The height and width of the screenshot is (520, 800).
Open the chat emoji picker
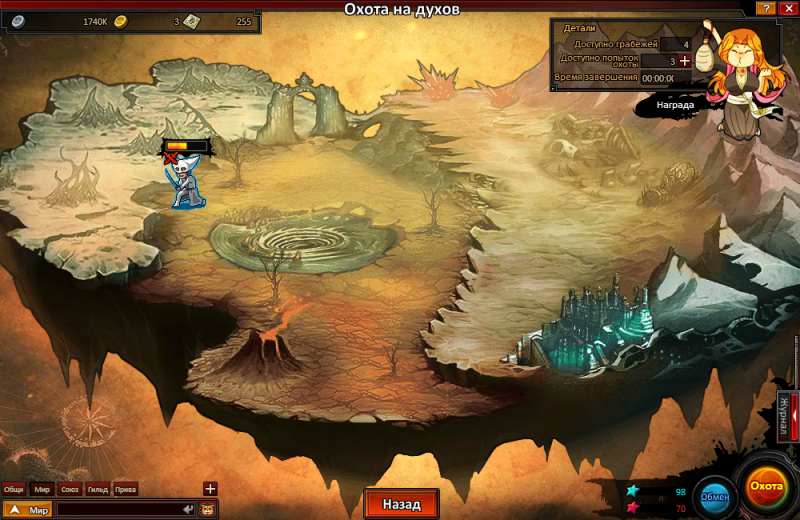(208, 510)
